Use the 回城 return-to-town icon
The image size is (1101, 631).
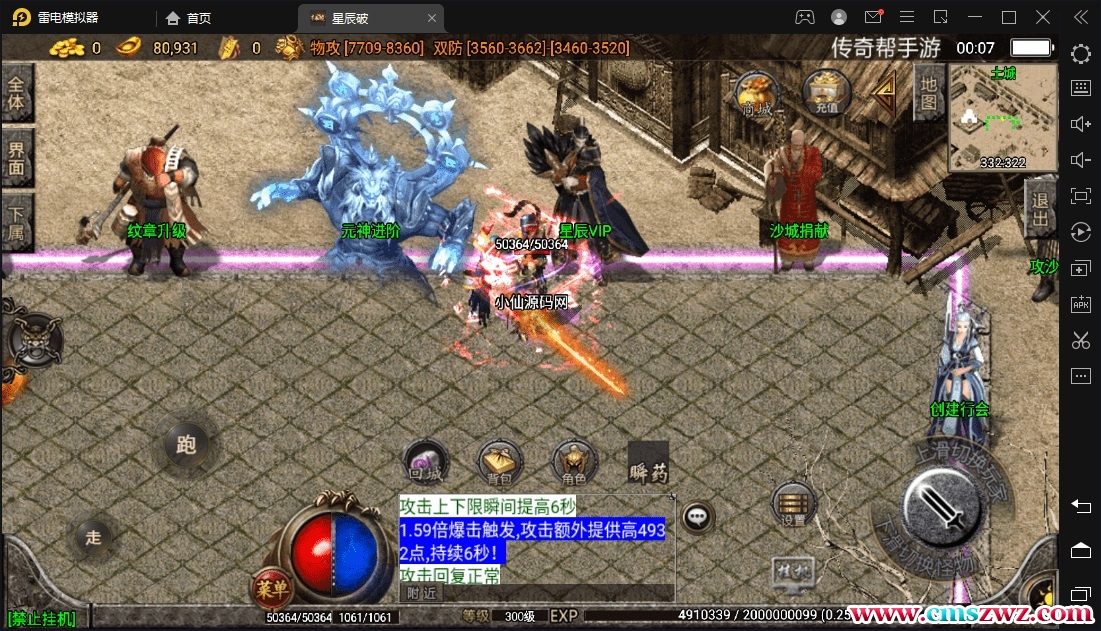pyautogui.click(x=426, y=463)
